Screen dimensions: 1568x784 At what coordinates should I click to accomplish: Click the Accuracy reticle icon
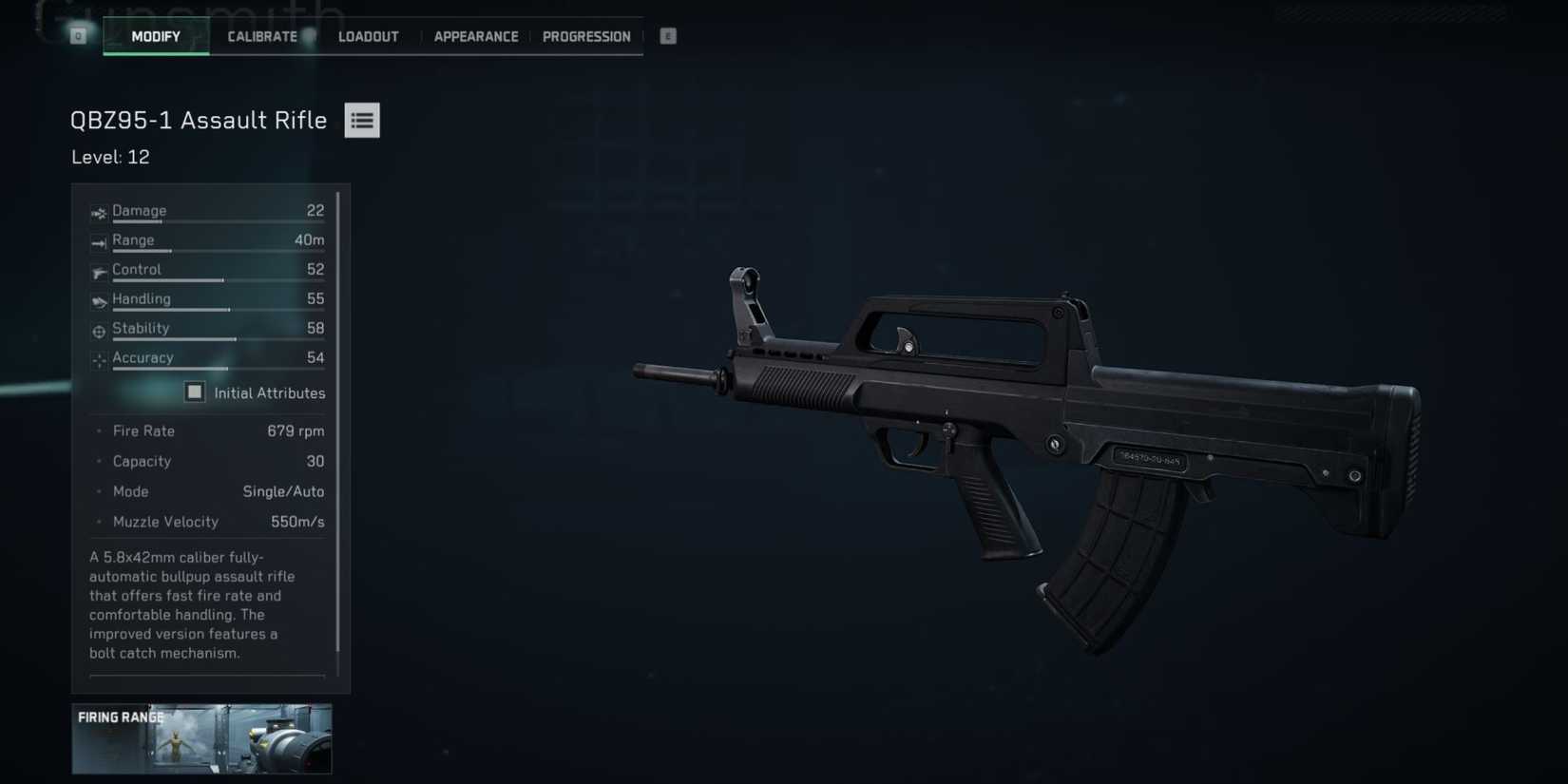98,360
